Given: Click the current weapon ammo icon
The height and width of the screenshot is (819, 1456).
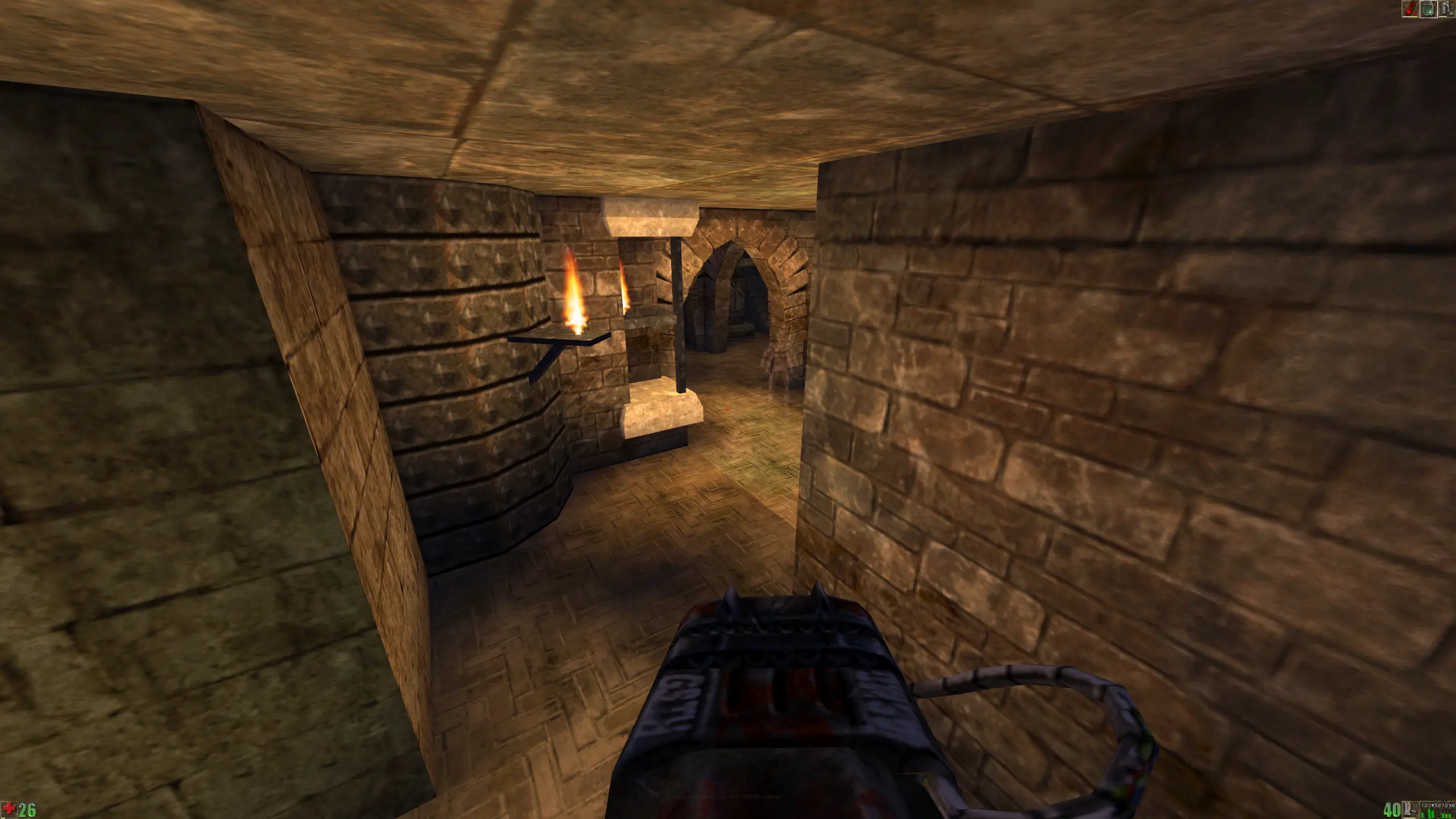Looking at the screenshot, I should tap(1407, 809).
